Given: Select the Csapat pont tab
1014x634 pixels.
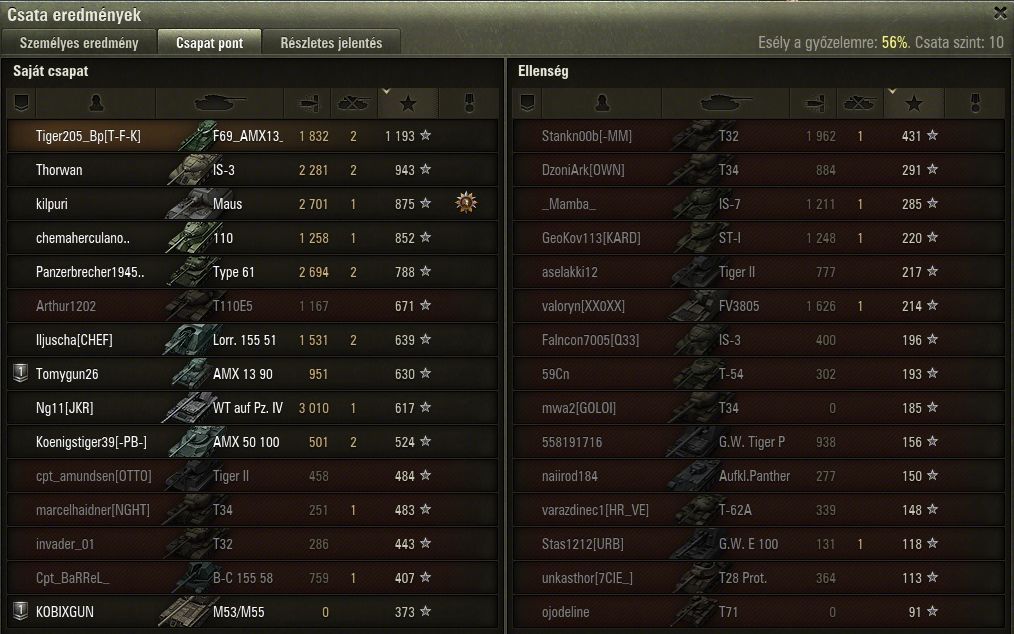Looking at the screenshot, I should point(208,43).
